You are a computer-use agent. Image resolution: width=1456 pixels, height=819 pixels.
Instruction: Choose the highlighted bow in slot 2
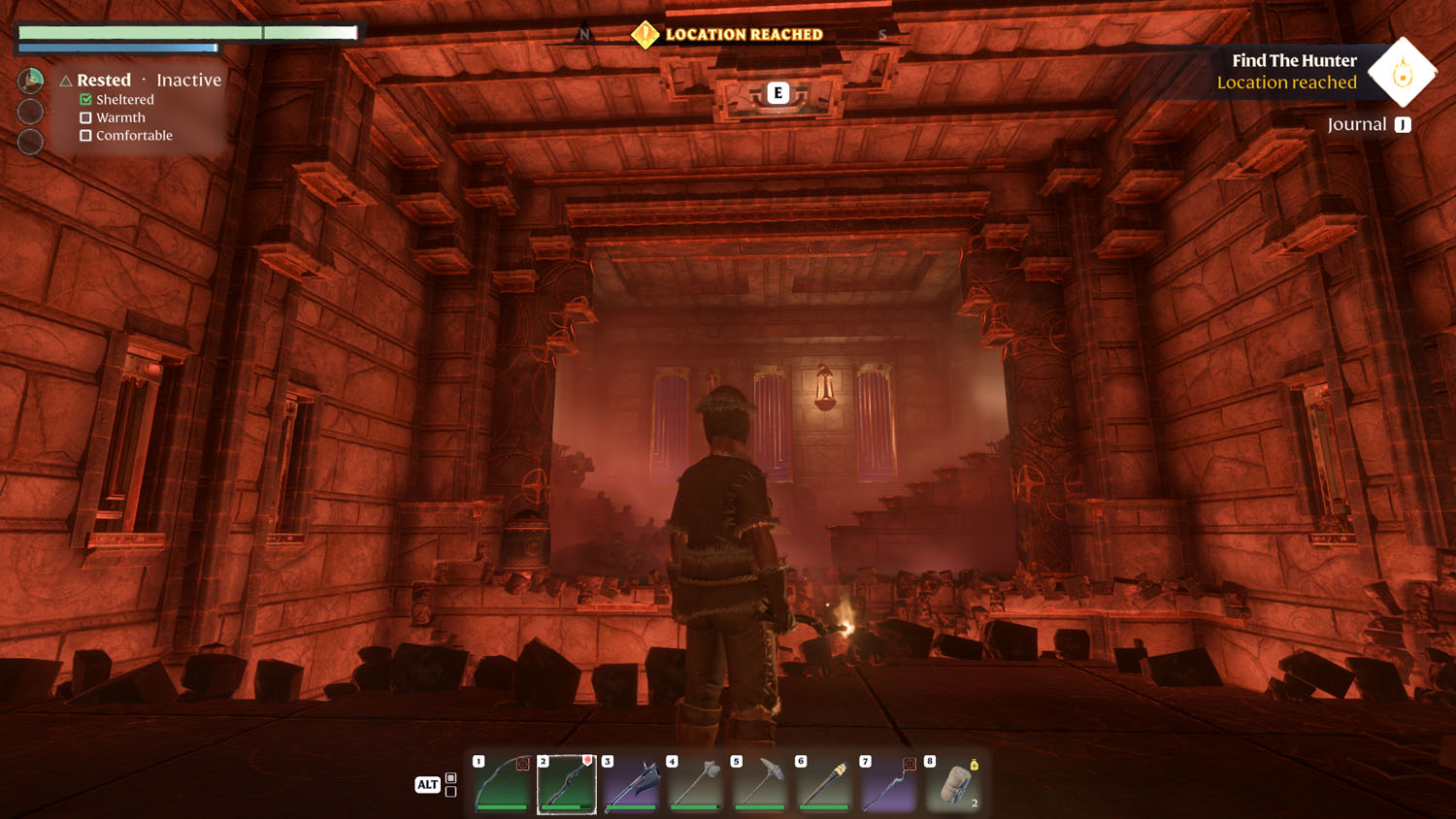(567, 783)
